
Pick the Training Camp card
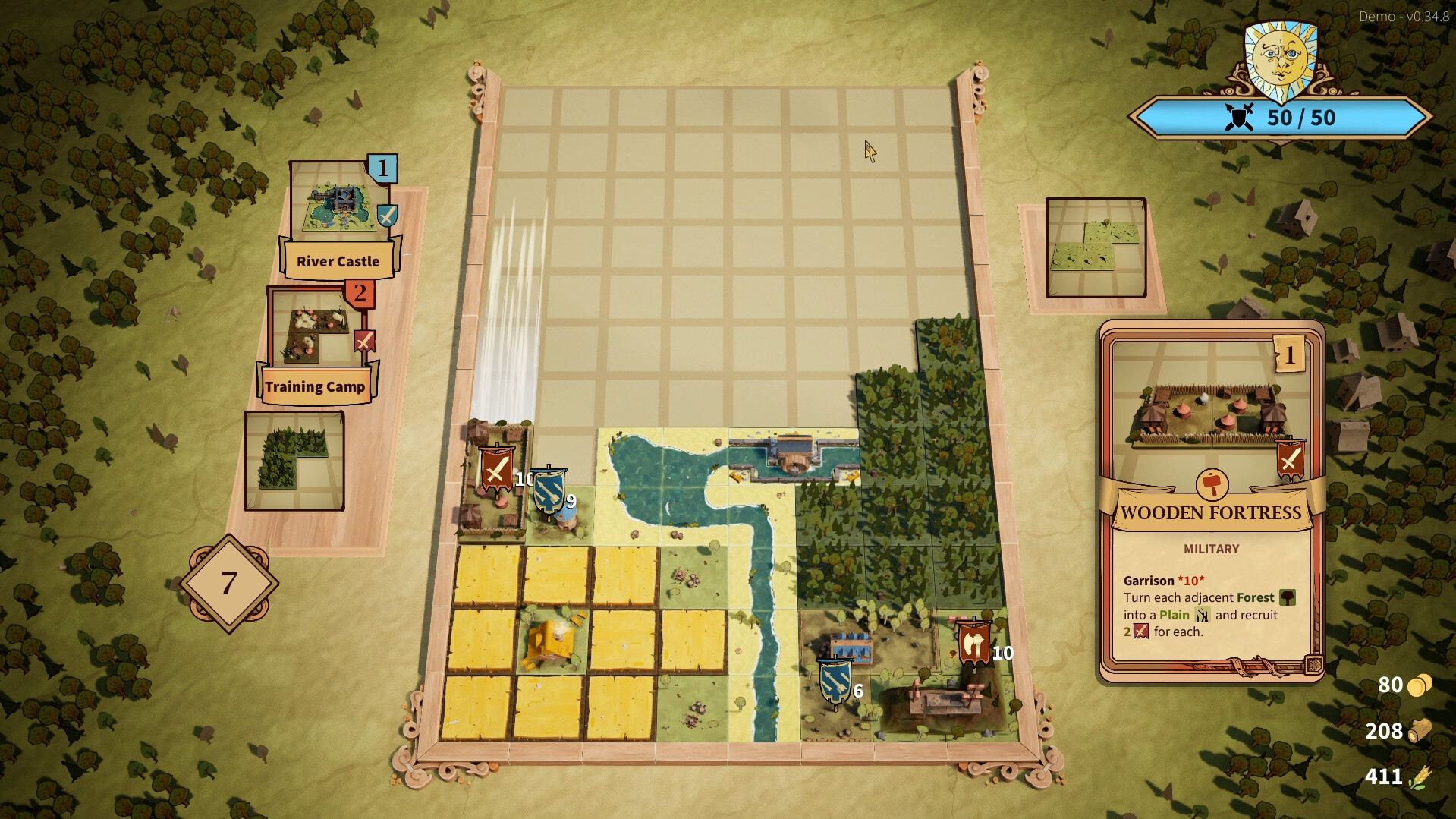click(317, 346)
